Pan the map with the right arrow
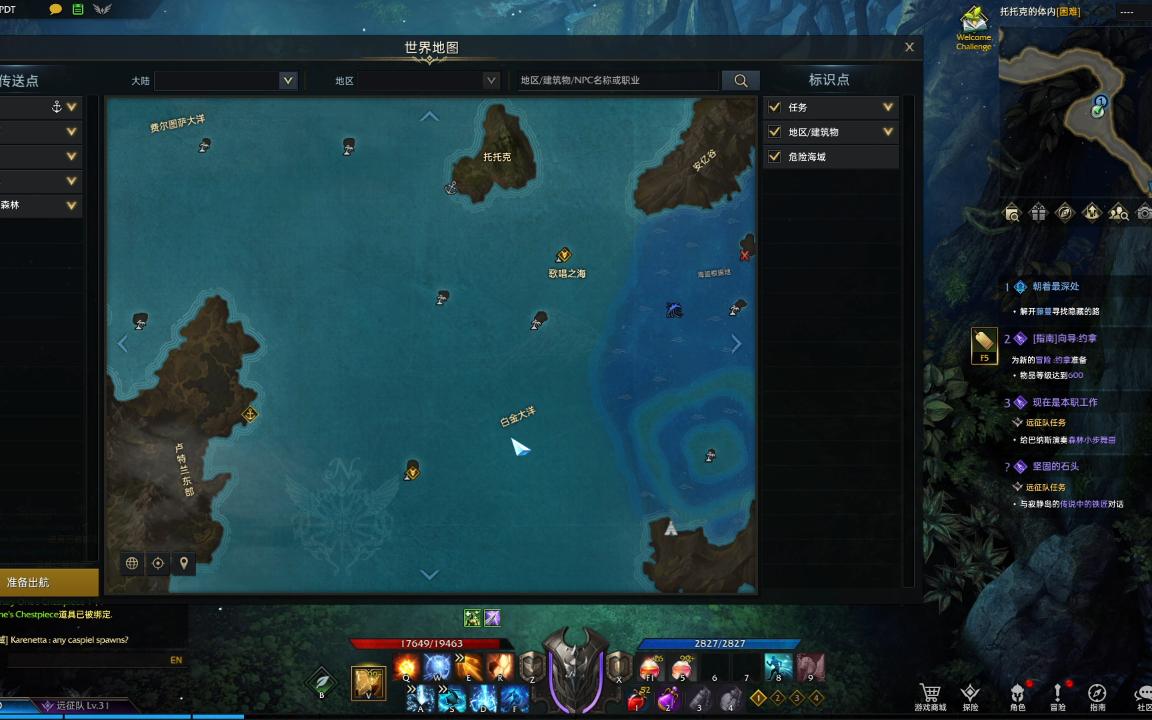The width and height of the screenshot is (1152, 720). pyautogui.click(x=736, y=344)
